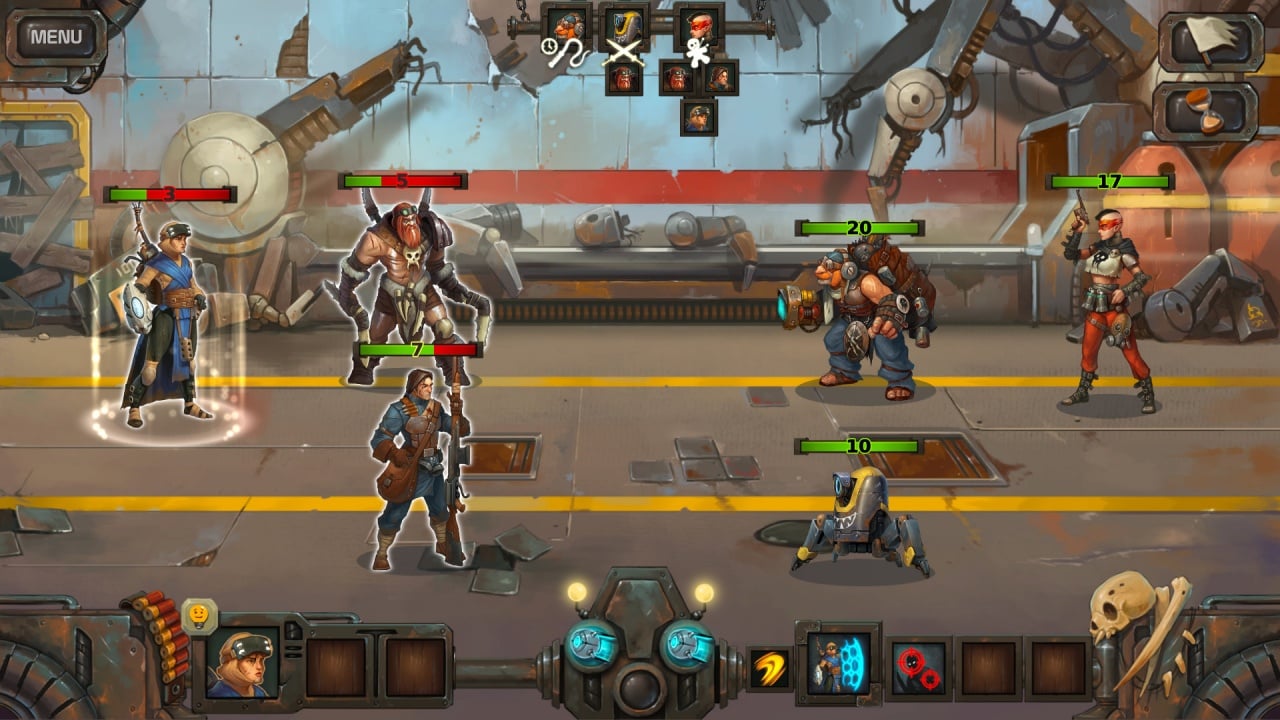The image size is (1280, 720).
Task: Select the blue-goggled hero portrait in turn queue
Action: tap(698, 116)
